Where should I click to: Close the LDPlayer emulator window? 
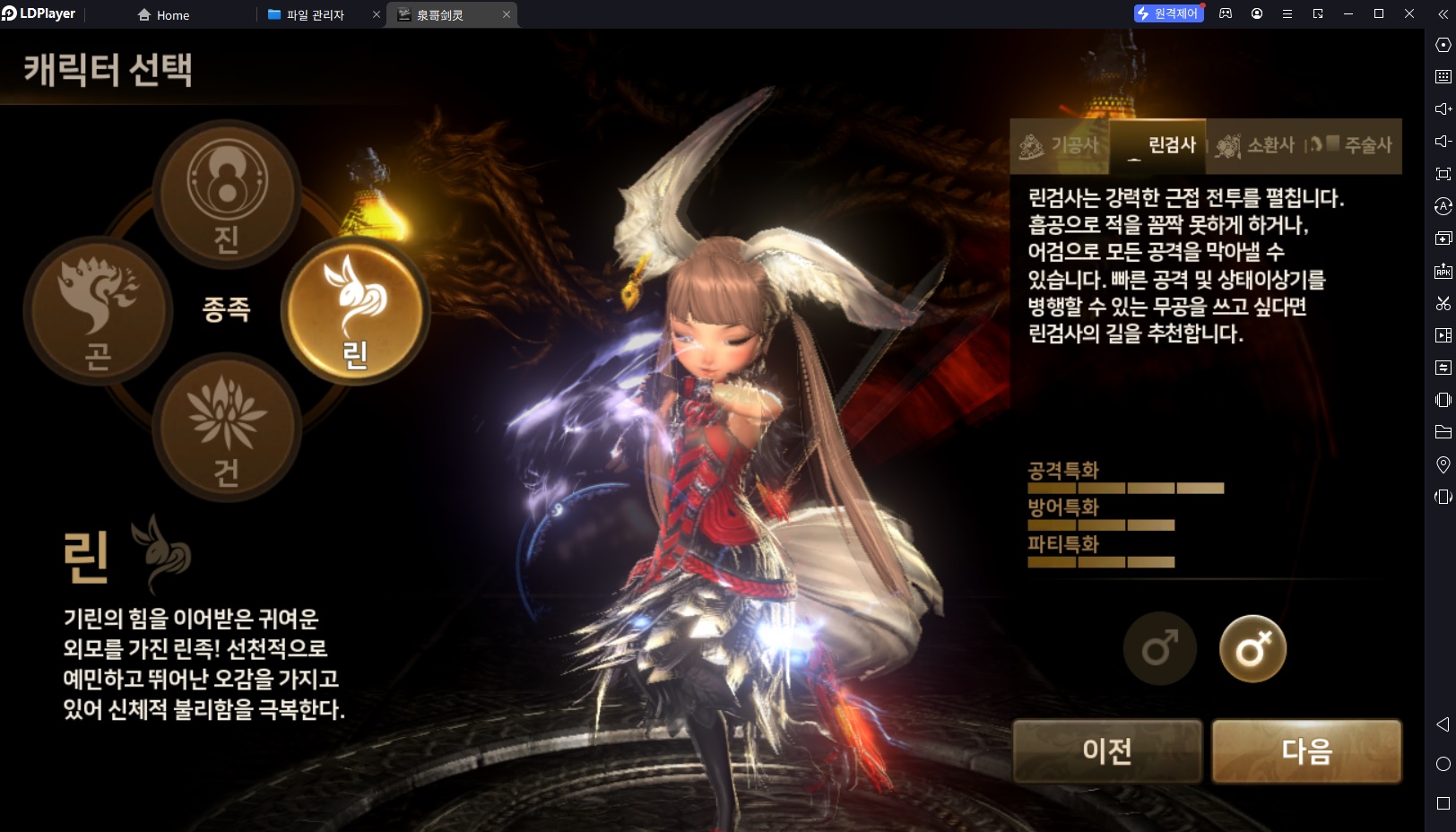(x=1409, y=13)
